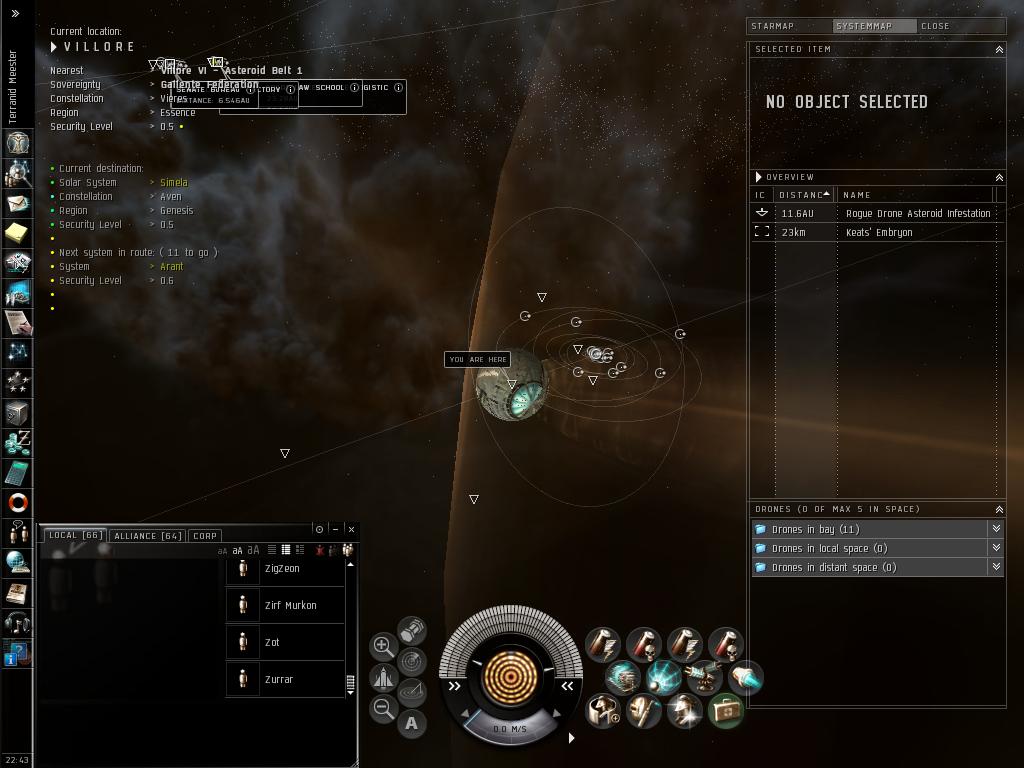Click the HUD zoom-out magnifier button
1024x768 pixels.
click(x=382, y=709)
